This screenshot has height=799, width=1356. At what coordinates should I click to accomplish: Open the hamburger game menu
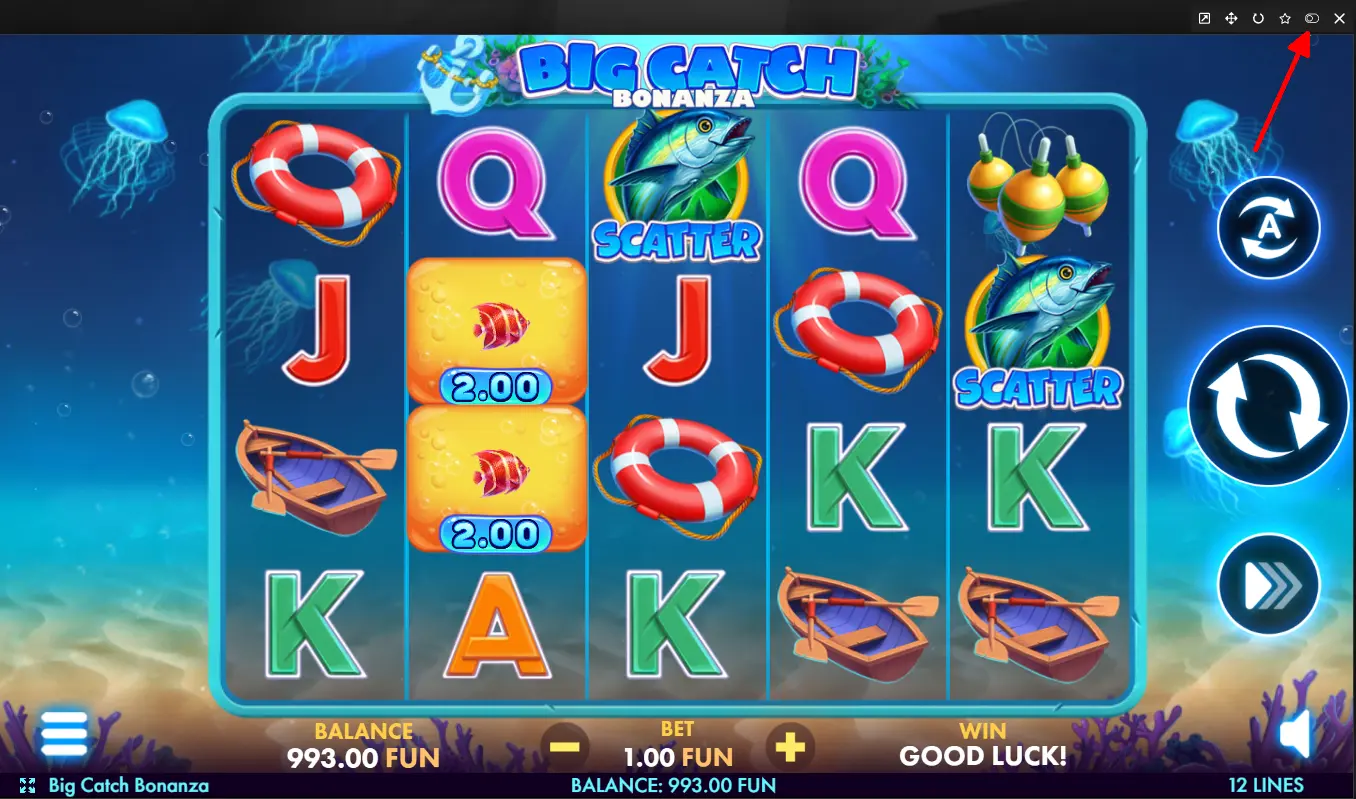(x=63, y=735)
